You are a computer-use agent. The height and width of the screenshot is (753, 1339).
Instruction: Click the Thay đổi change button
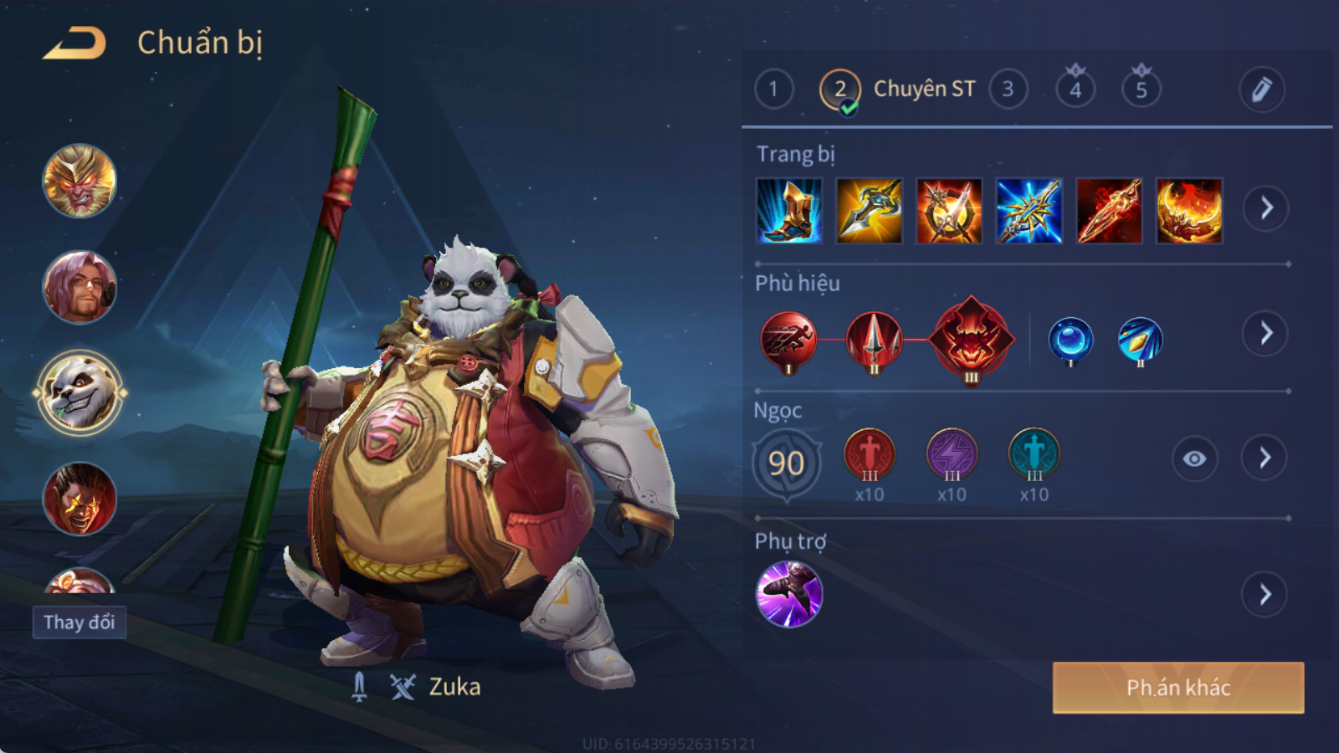click(79, 622)
